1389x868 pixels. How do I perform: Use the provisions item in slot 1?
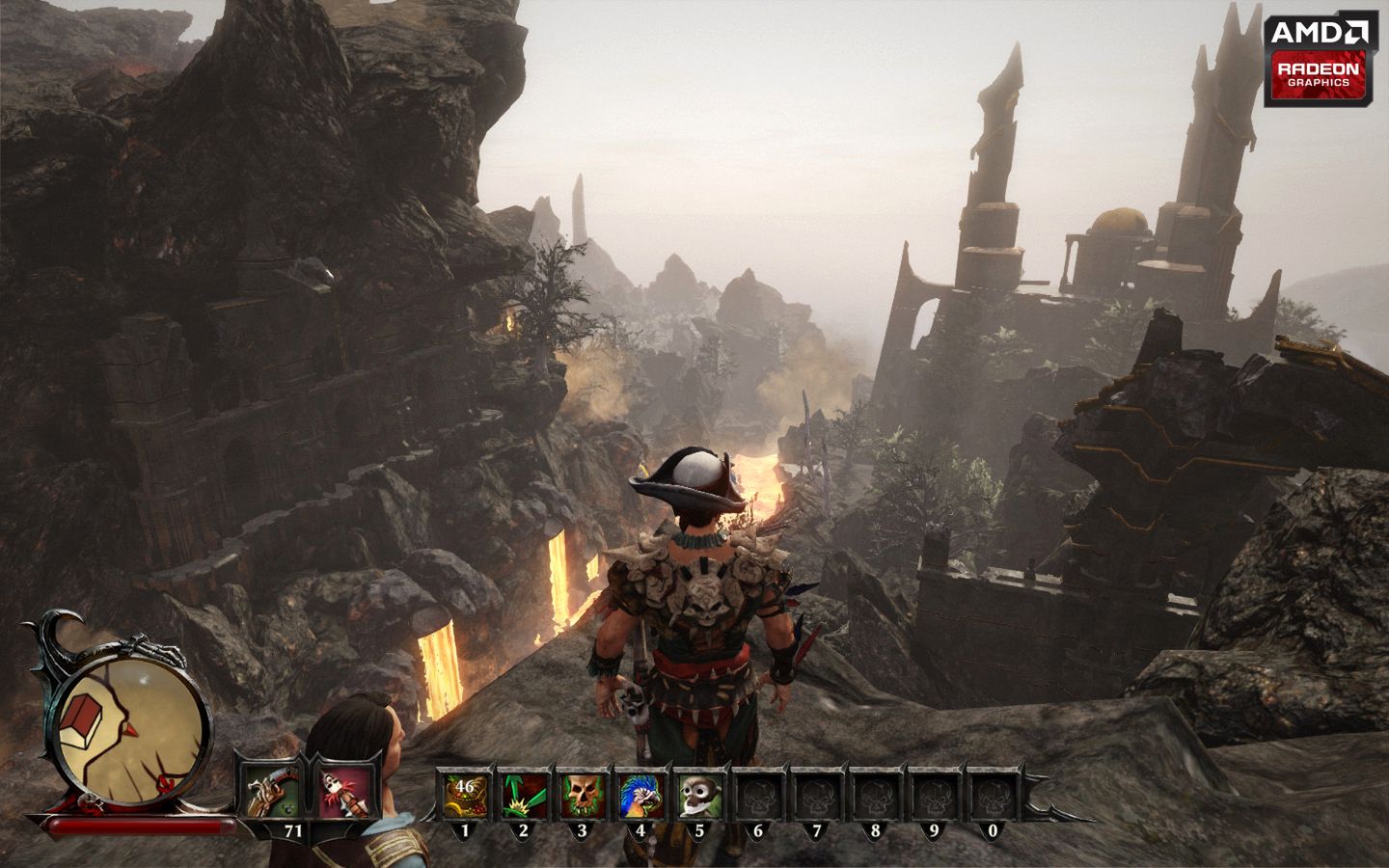click(x=465, y=797)
